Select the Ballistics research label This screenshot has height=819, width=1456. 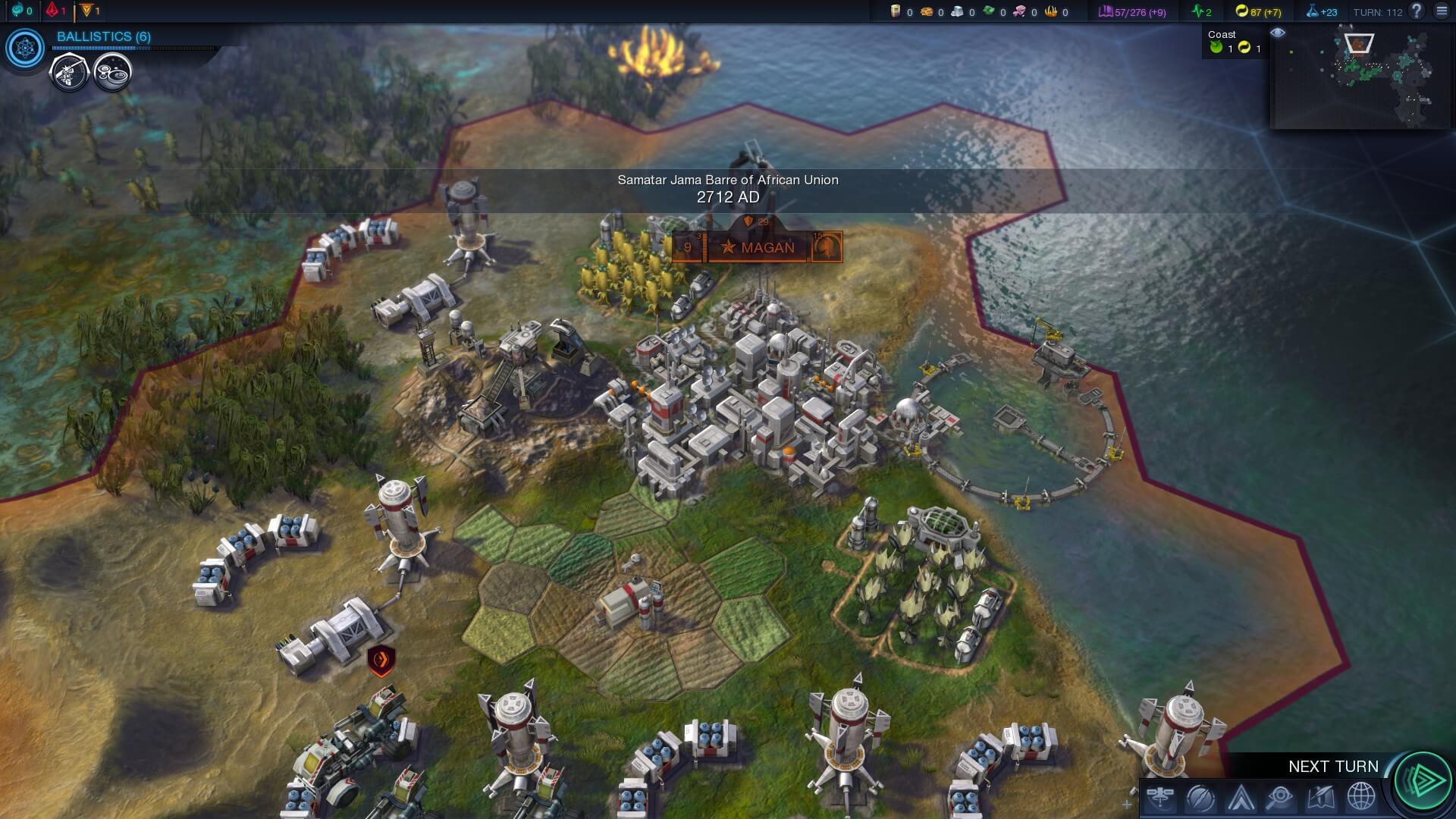click(x=104, y=36)
